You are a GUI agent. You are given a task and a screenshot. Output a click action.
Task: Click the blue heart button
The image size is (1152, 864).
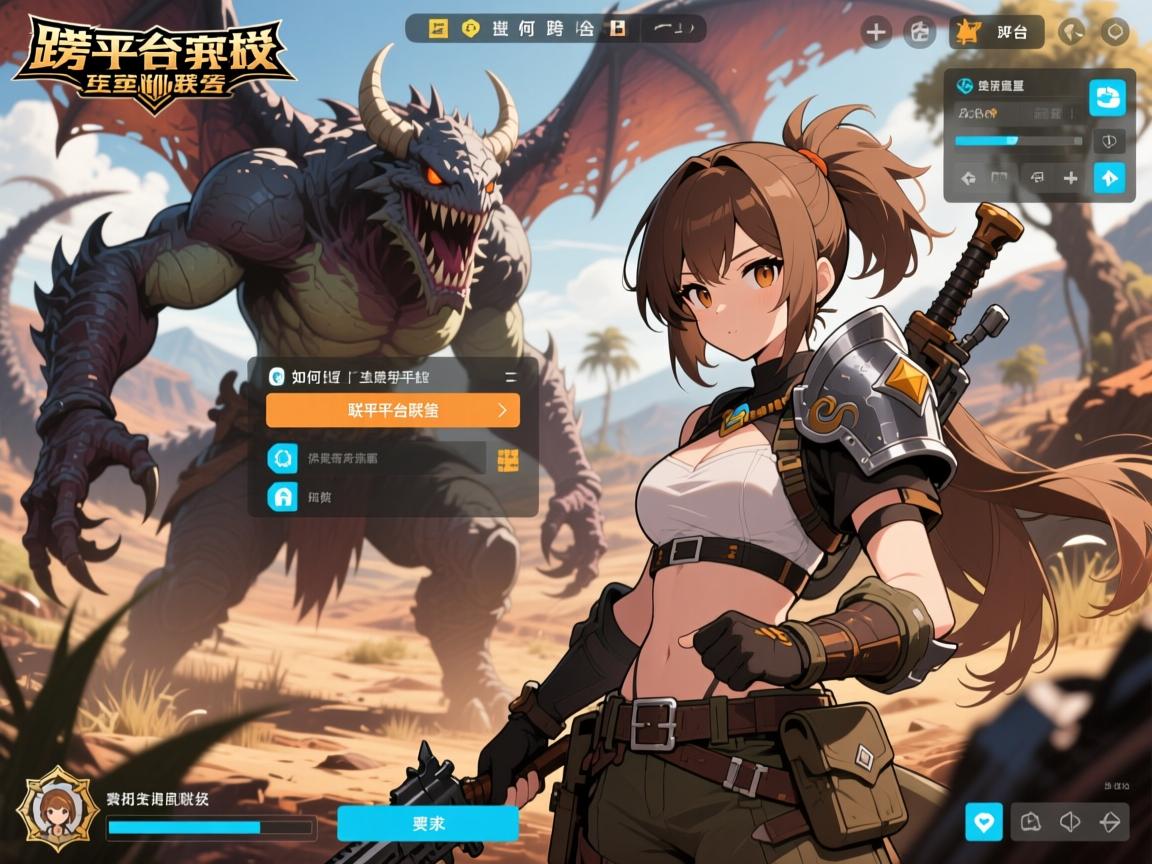click(x=983, y=822)
